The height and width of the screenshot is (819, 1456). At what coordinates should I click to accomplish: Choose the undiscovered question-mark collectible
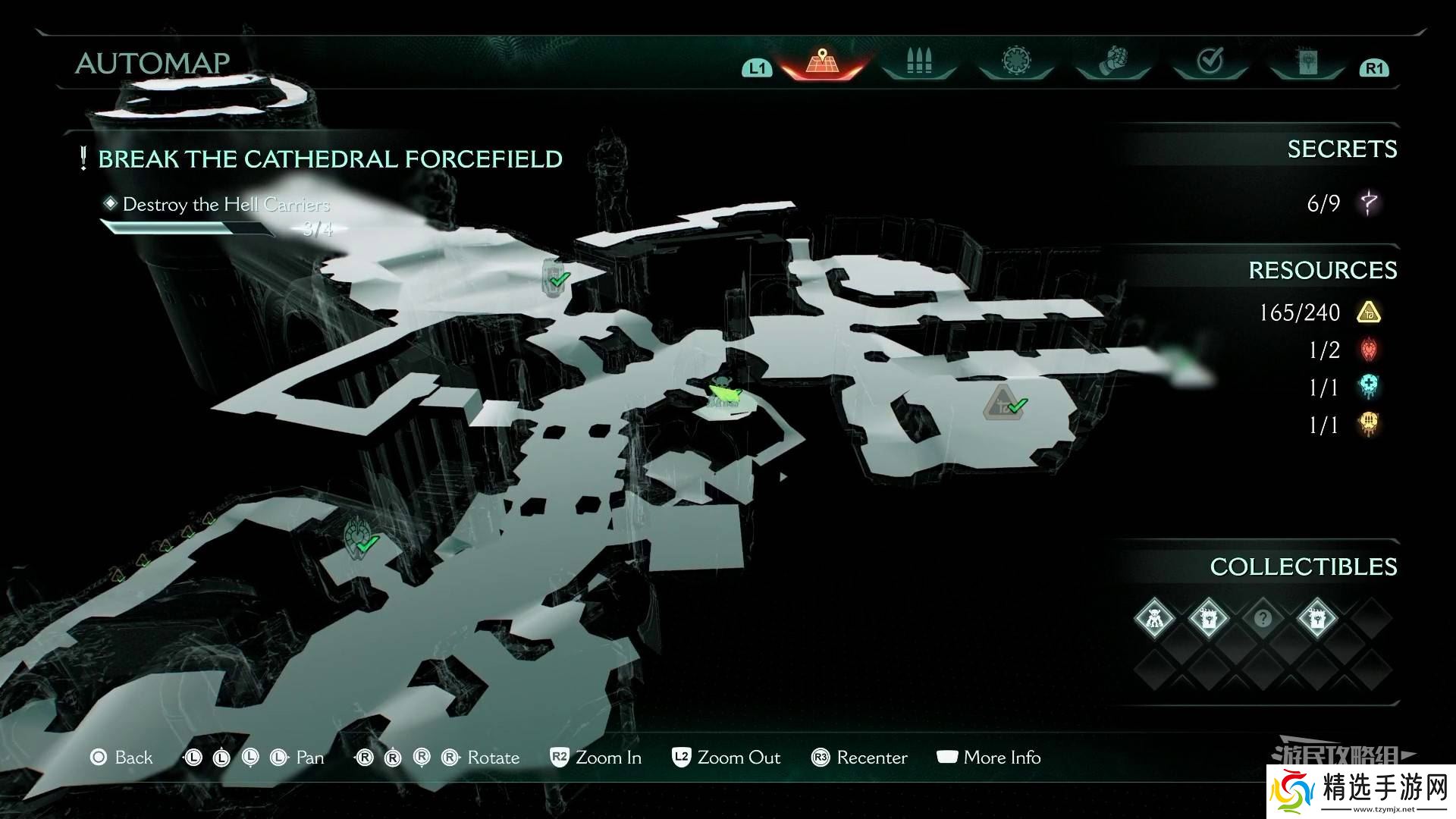1263,619
